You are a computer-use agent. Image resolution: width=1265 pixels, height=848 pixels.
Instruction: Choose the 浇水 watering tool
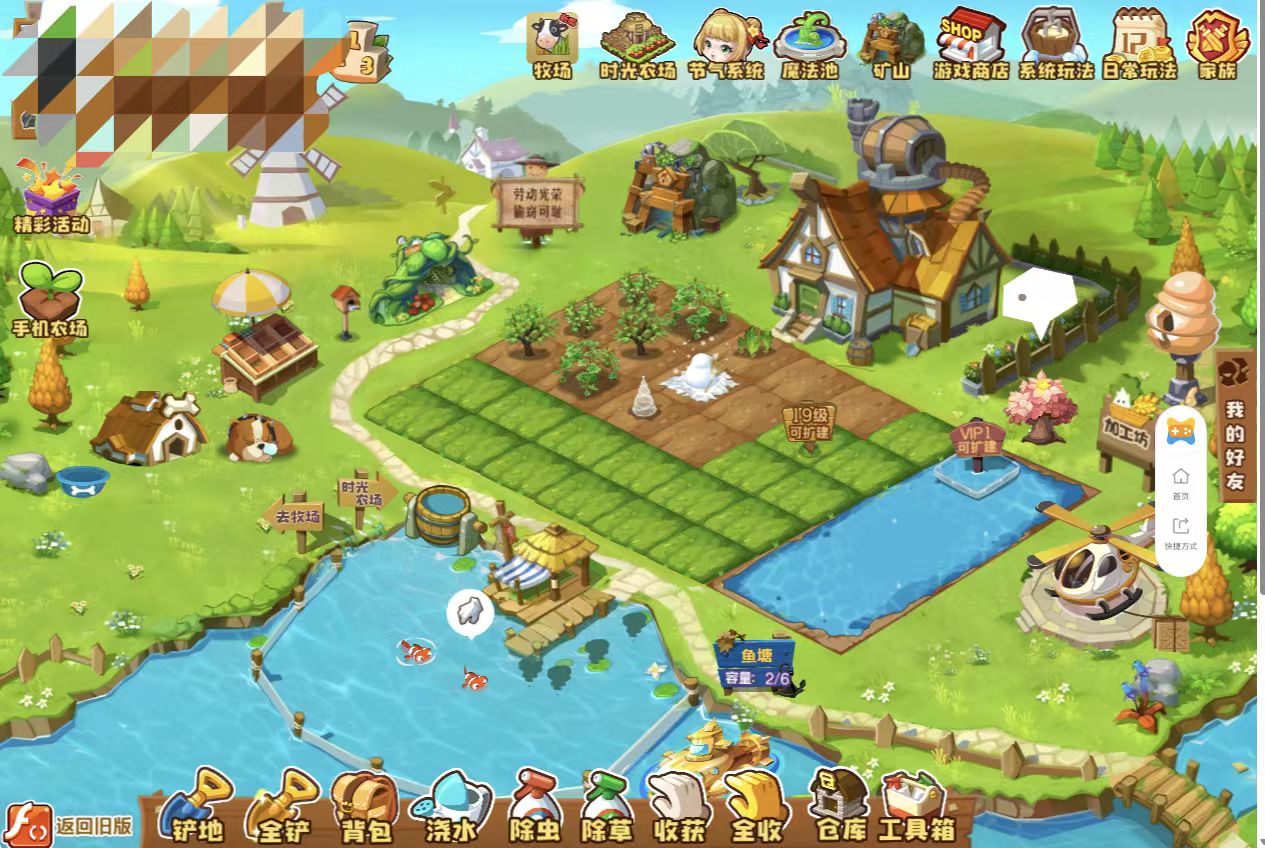click(451, 806)
